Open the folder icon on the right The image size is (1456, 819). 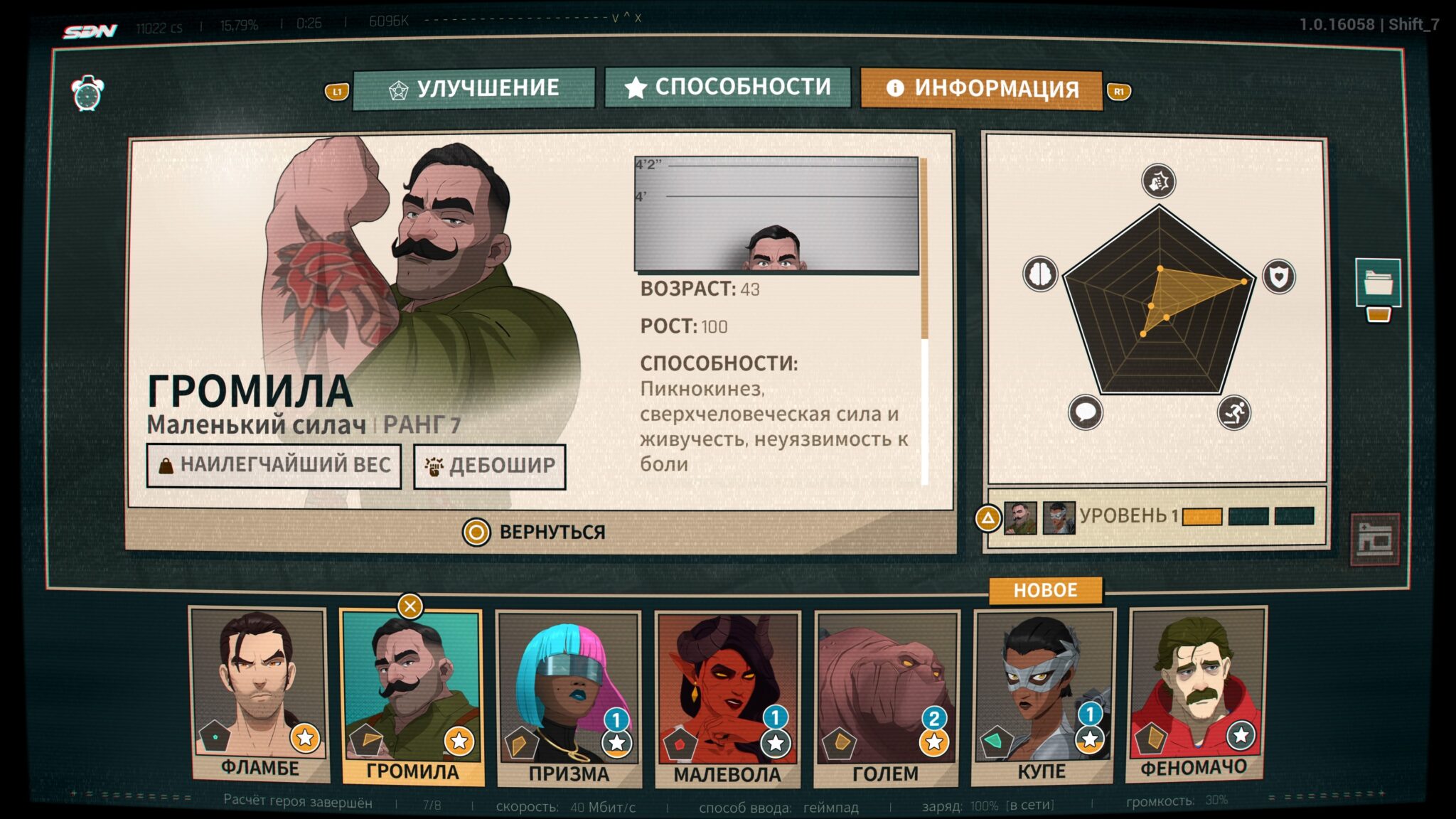tap(1378, 282)
